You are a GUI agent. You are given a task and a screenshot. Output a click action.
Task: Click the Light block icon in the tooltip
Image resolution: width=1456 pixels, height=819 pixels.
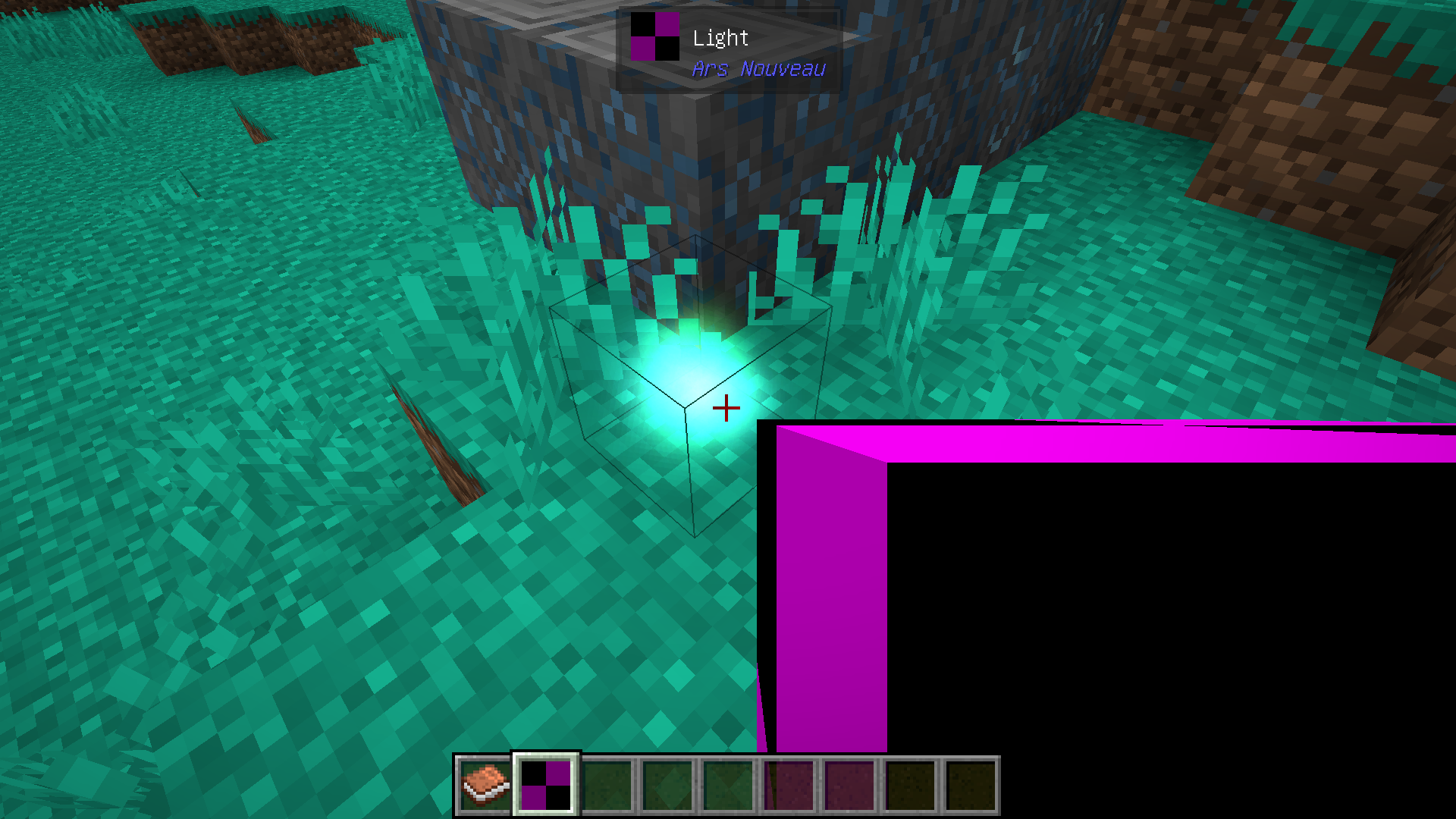pyautogui.click(x=654, y=36)
